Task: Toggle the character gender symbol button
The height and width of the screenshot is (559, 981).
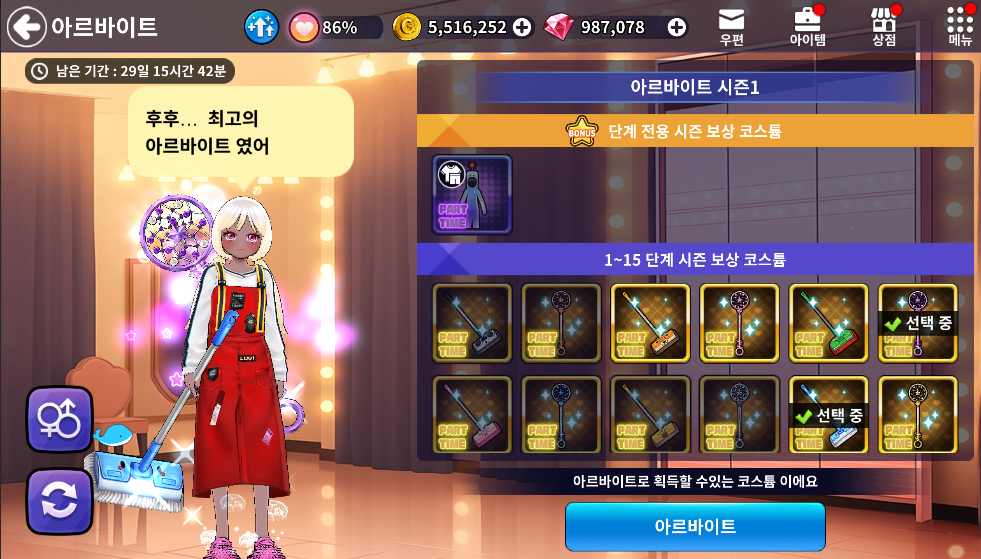Action: (x=59, y=420)
